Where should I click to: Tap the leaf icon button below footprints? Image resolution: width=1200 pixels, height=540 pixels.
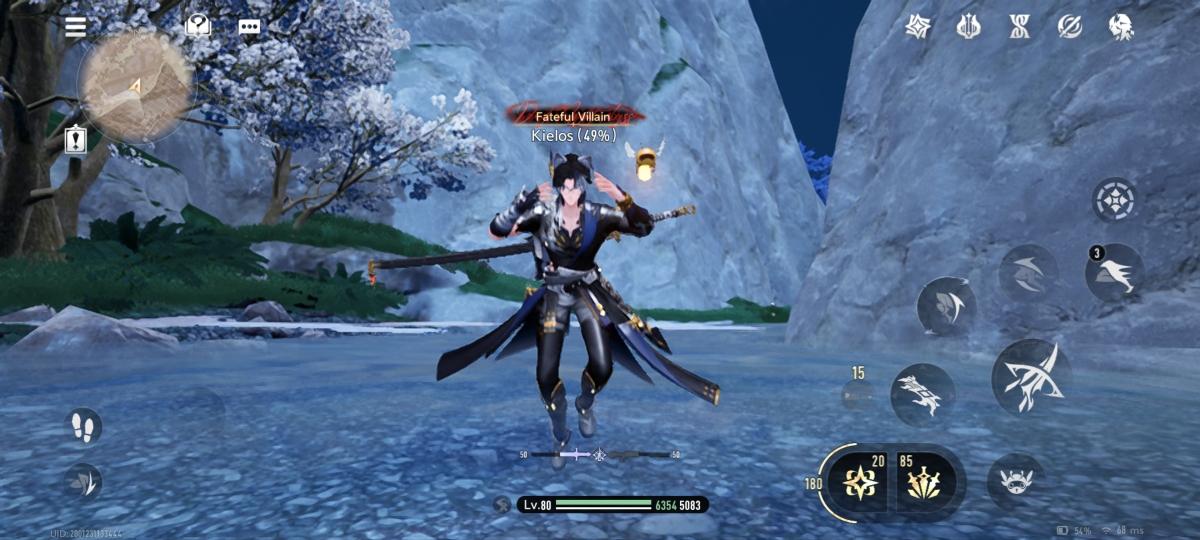[84, 481]
